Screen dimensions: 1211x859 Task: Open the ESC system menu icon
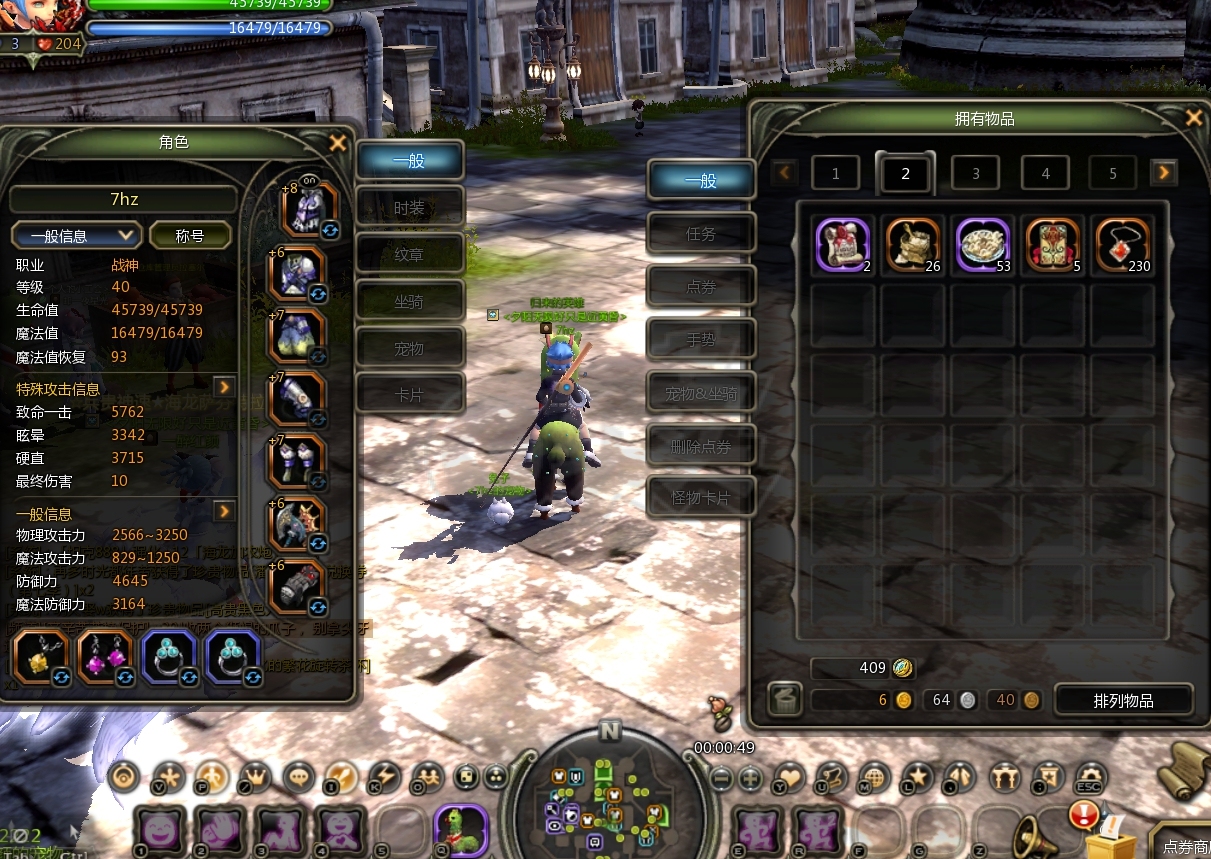tap(1089, 776)
